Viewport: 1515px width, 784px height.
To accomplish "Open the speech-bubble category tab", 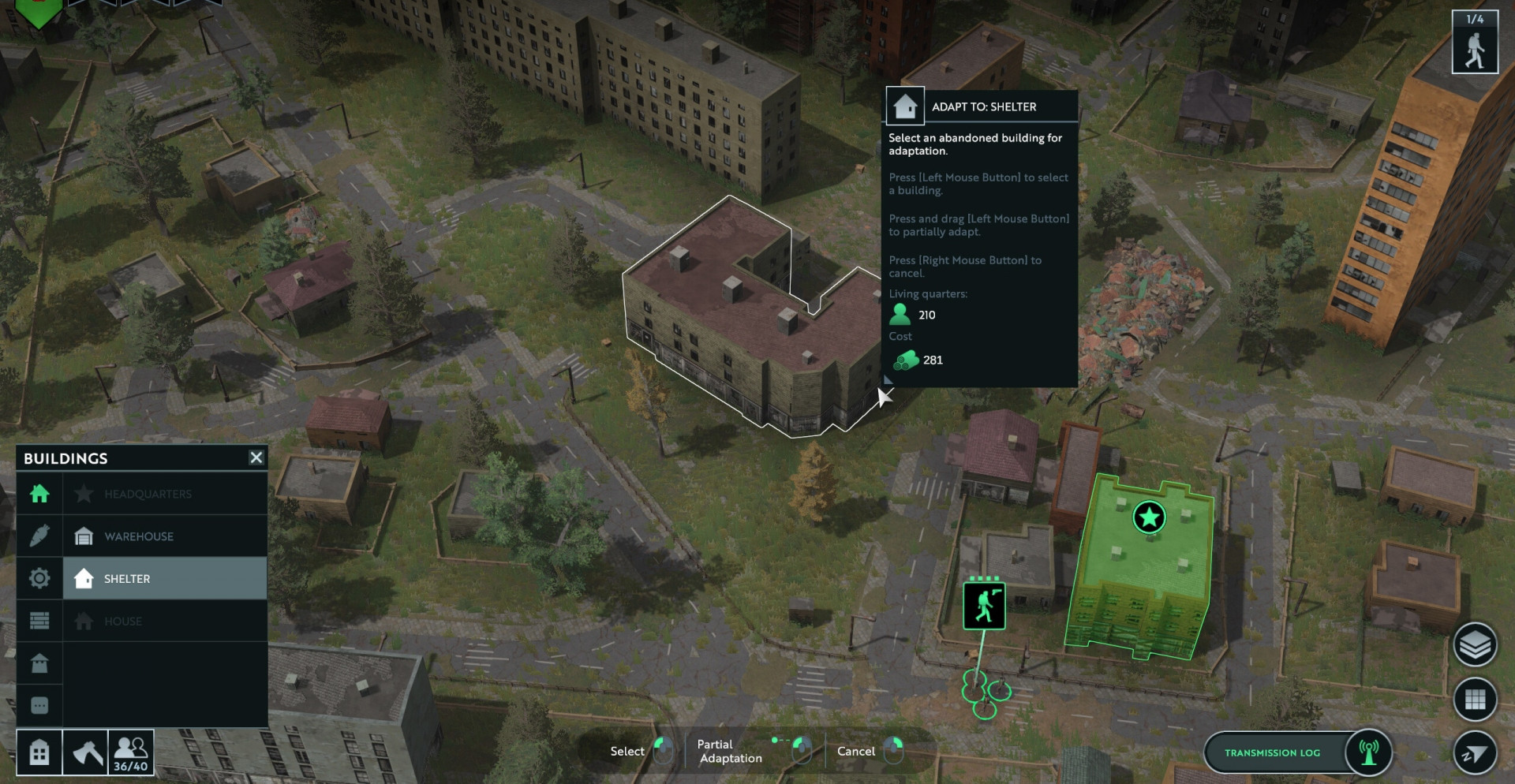I will tap(39, 705).
